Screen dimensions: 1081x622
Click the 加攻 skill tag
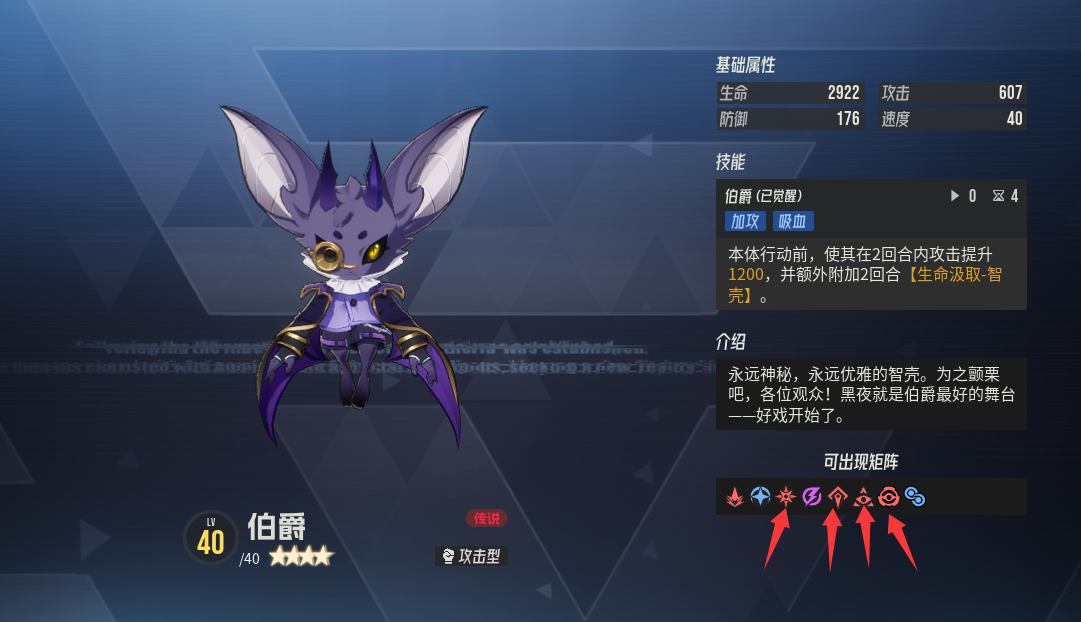(x=745, y=221)
